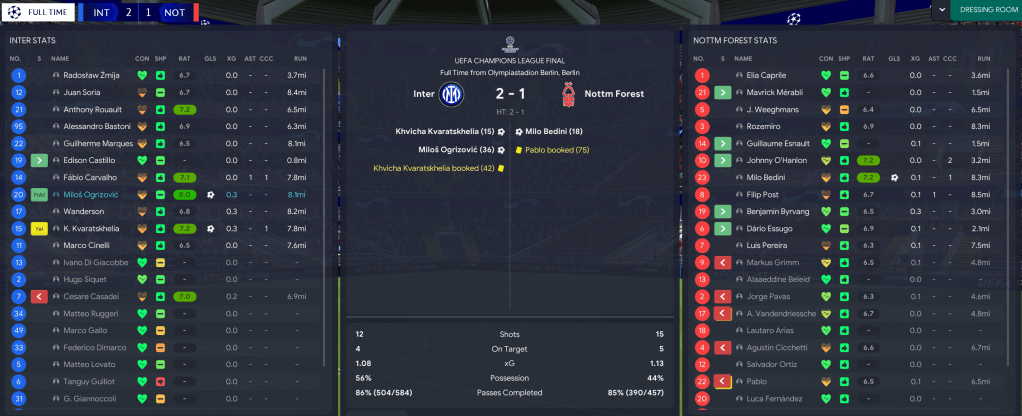The width and height of the screenshot is (1022, 416).
Task: Sort Inter stats by RAT column
Action: (x=184, y=58)
